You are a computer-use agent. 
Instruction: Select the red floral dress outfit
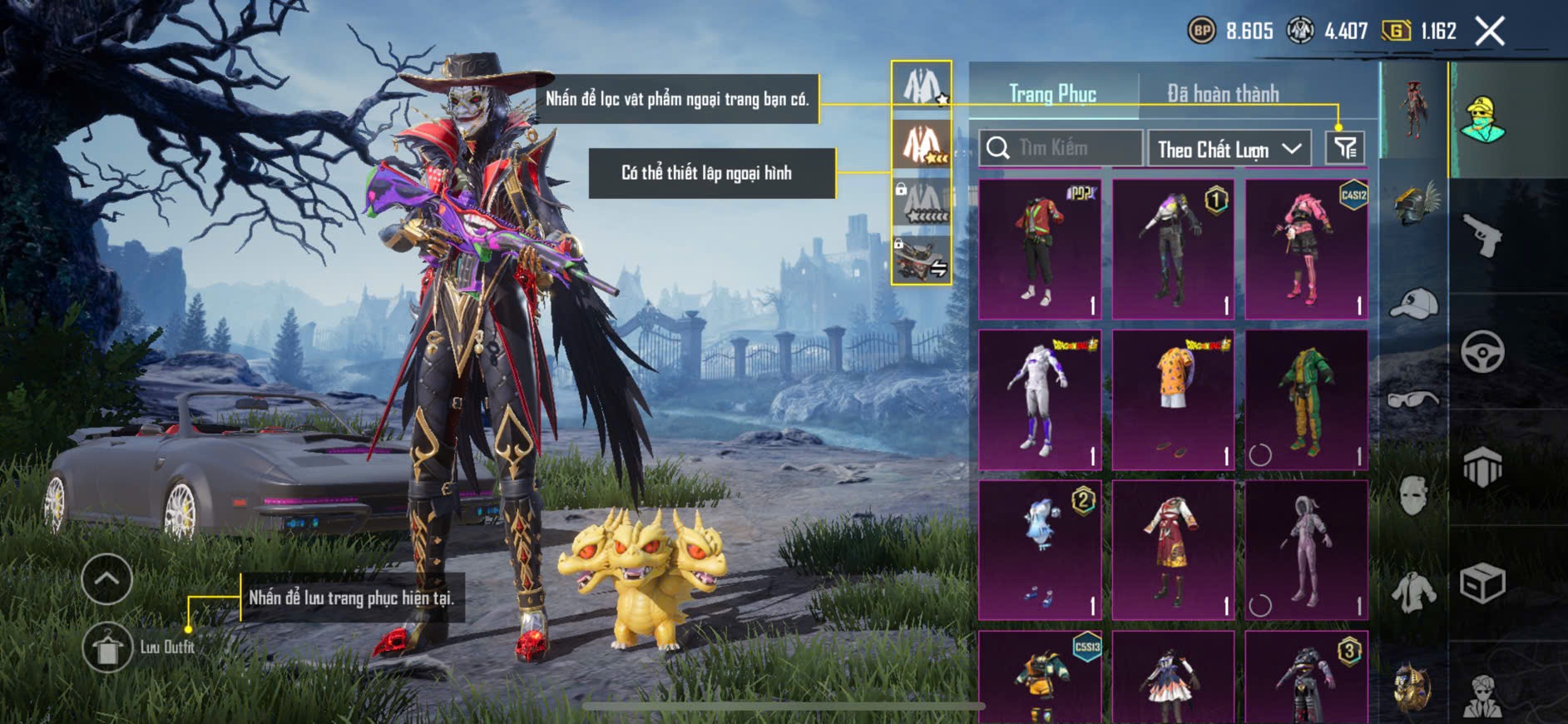click(1173, 550)
